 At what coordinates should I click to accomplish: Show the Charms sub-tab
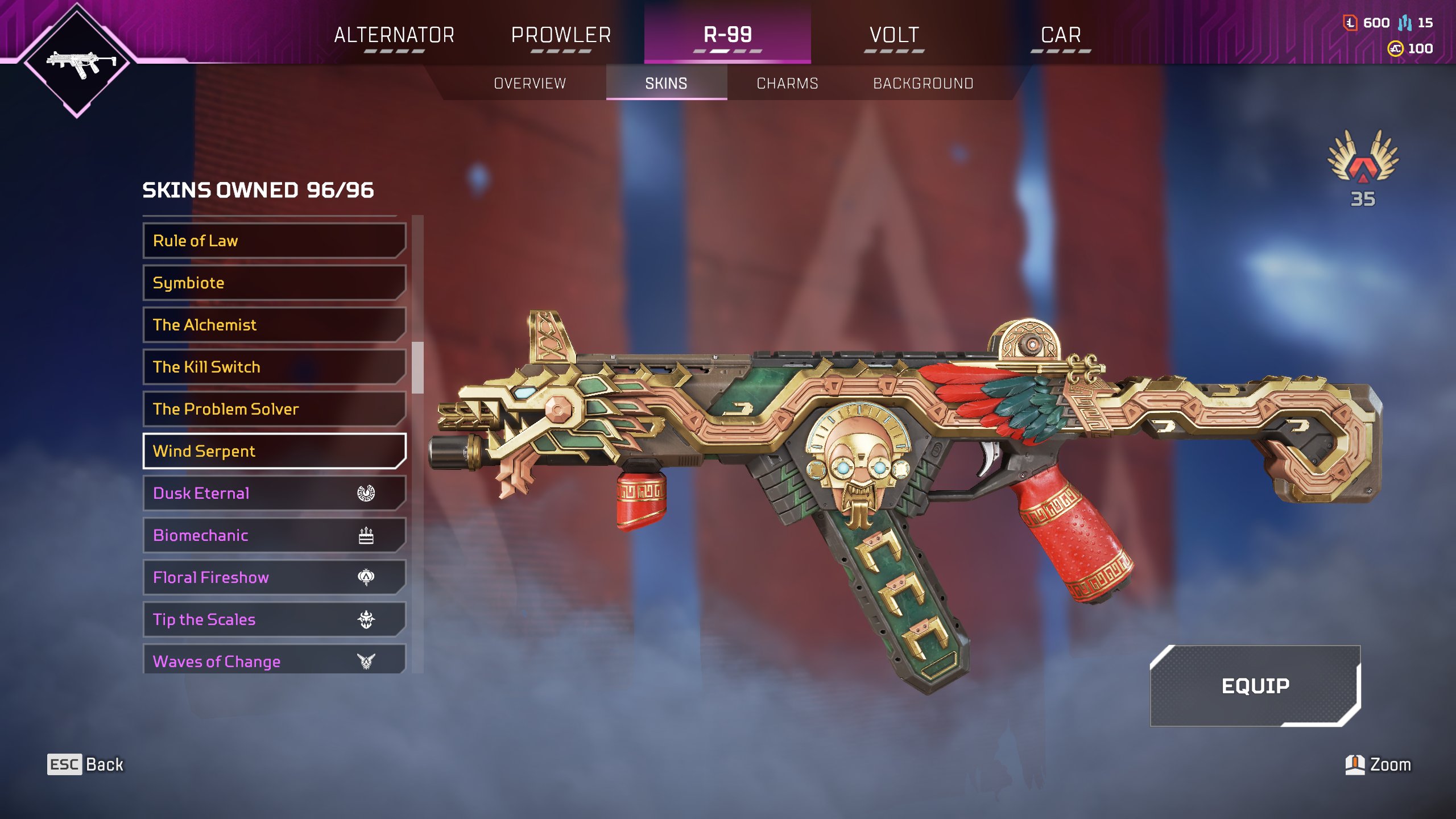point(787,84)
